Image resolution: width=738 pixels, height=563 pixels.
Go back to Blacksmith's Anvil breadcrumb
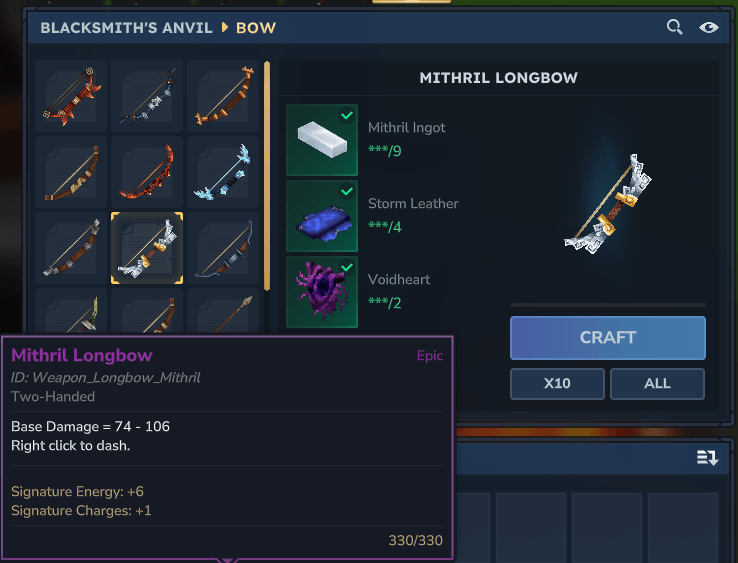click(126, 28)
